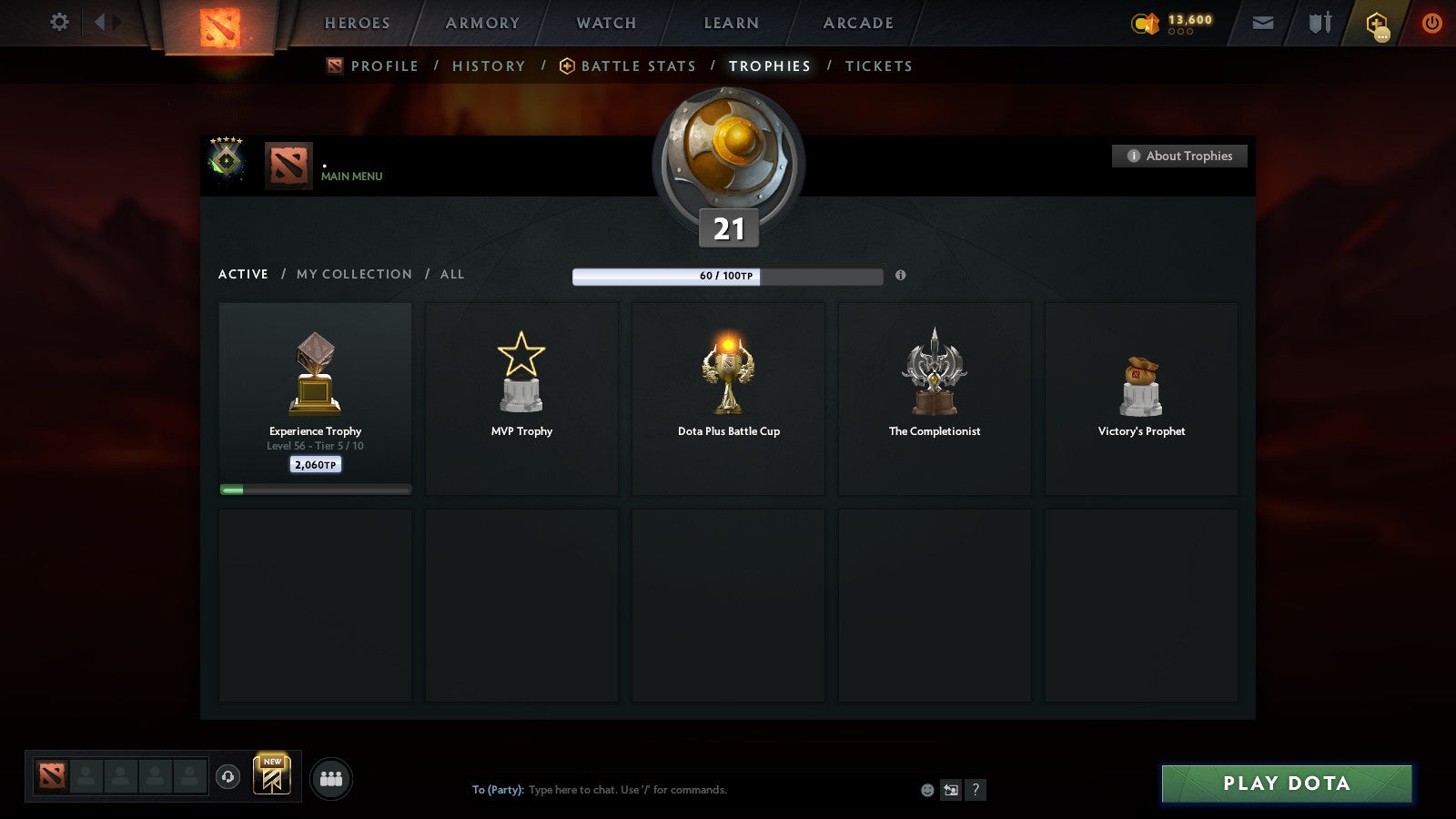Expand the TP progress info tooltip icon
1456x819 pixels.
pyautogui.click(x=901, y=277)
